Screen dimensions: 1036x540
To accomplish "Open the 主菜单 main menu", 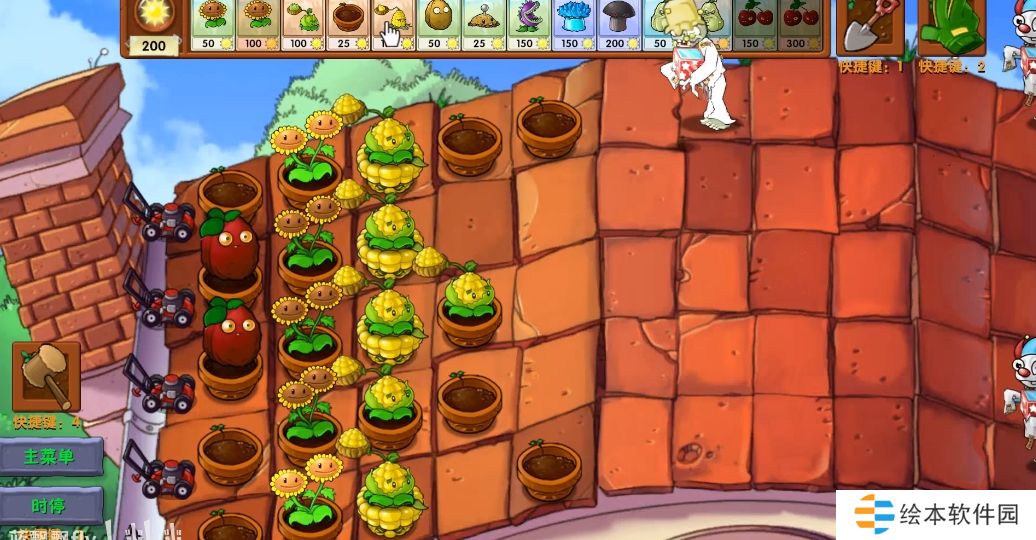I will (x=52, y=457).
